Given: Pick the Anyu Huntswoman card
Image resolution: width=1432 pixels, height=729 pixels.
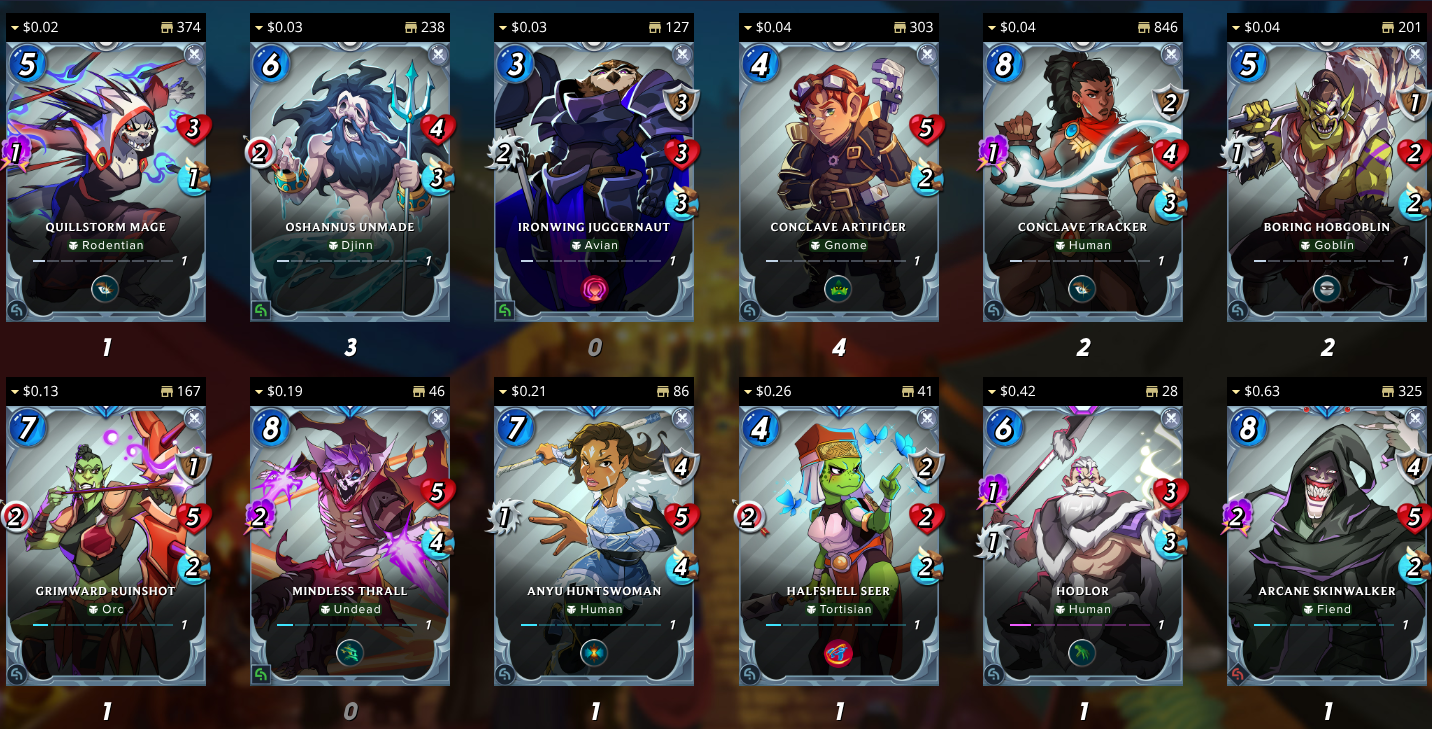Looking at the screenshot, I should [x=594, y=544].
